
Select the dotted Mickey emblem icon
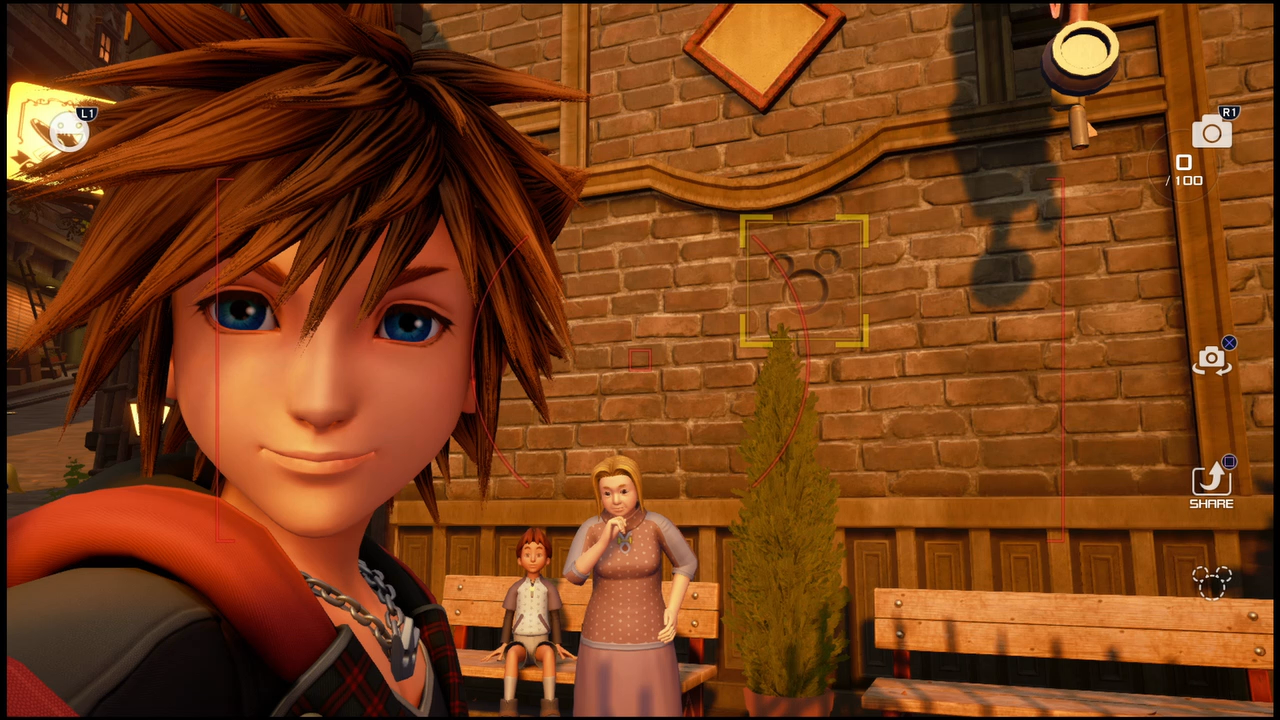point(1211,582)
